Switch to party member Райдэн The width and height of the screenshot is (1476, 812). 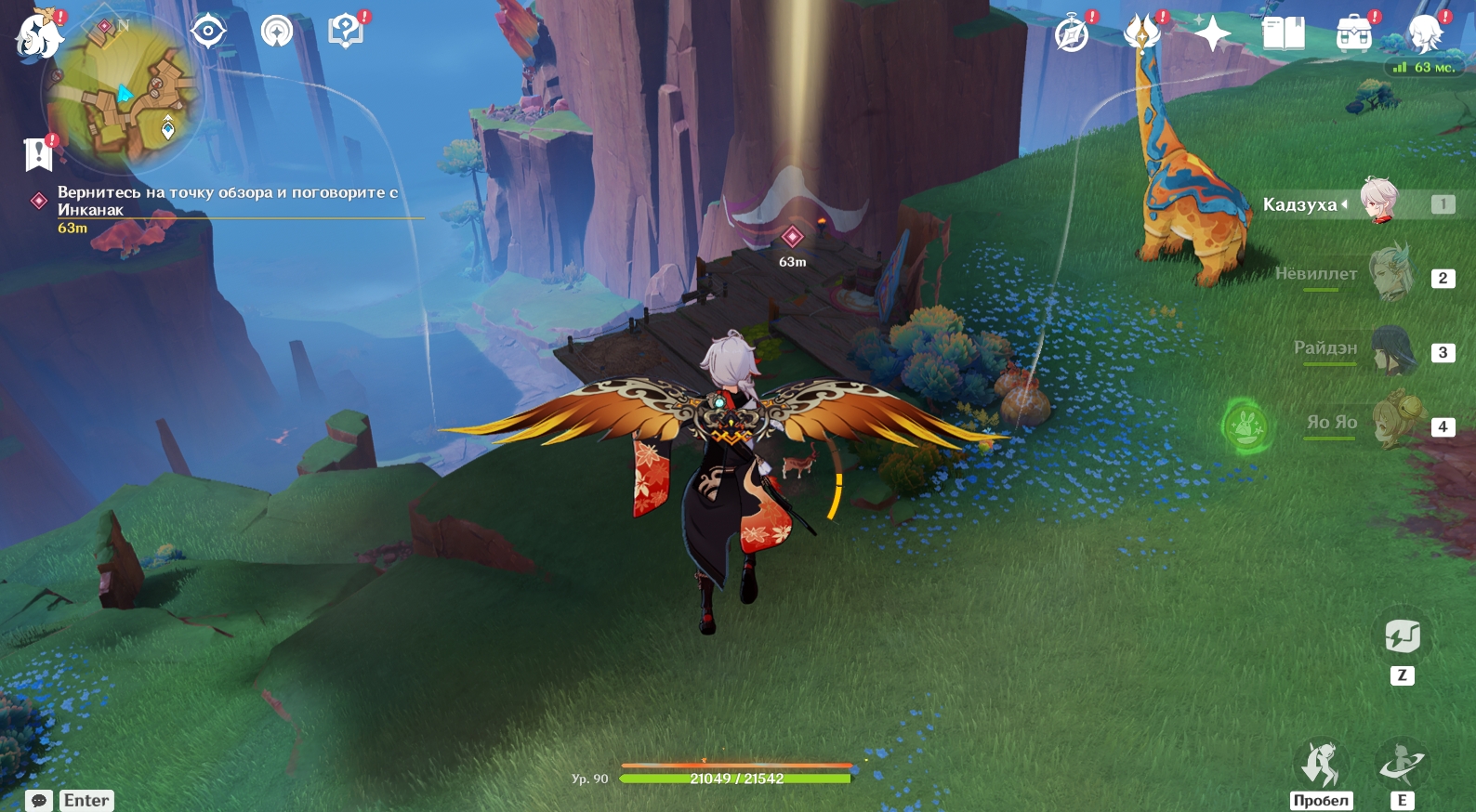1390,348
